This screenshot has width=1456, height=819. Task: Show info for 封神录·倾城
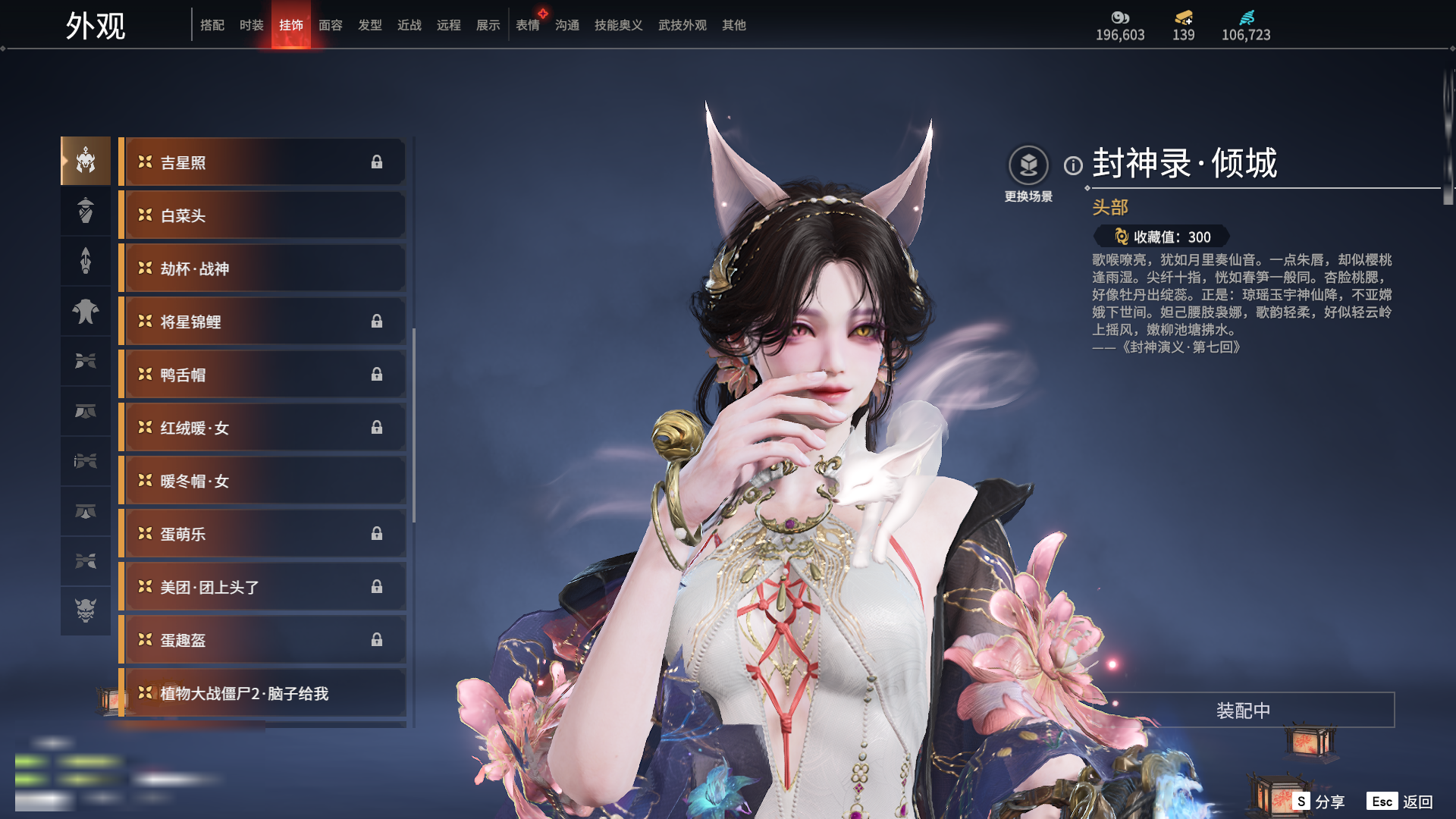[1073, 165]
